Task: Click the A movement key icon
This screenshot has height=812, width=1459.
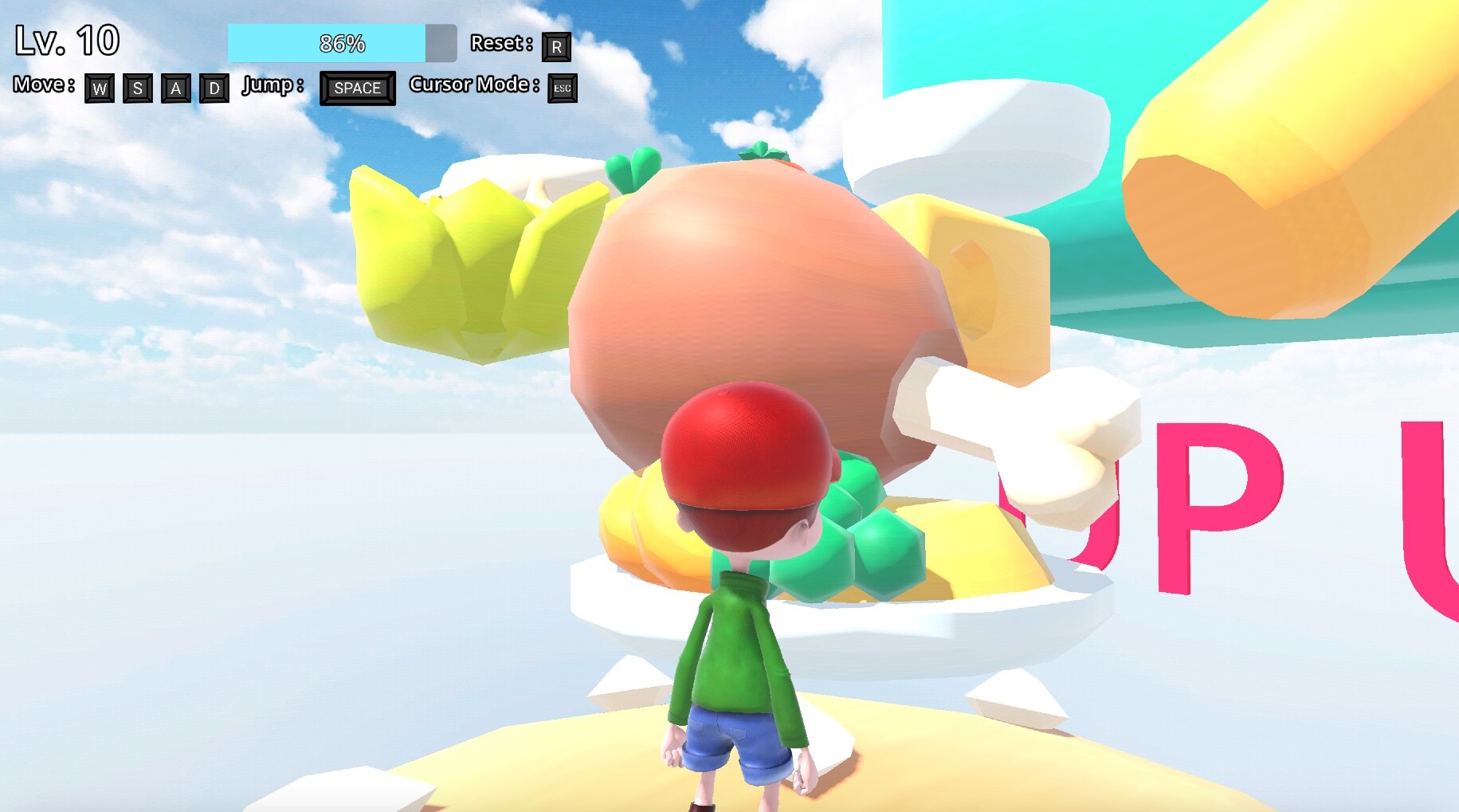Action: [x=175, y=88]
